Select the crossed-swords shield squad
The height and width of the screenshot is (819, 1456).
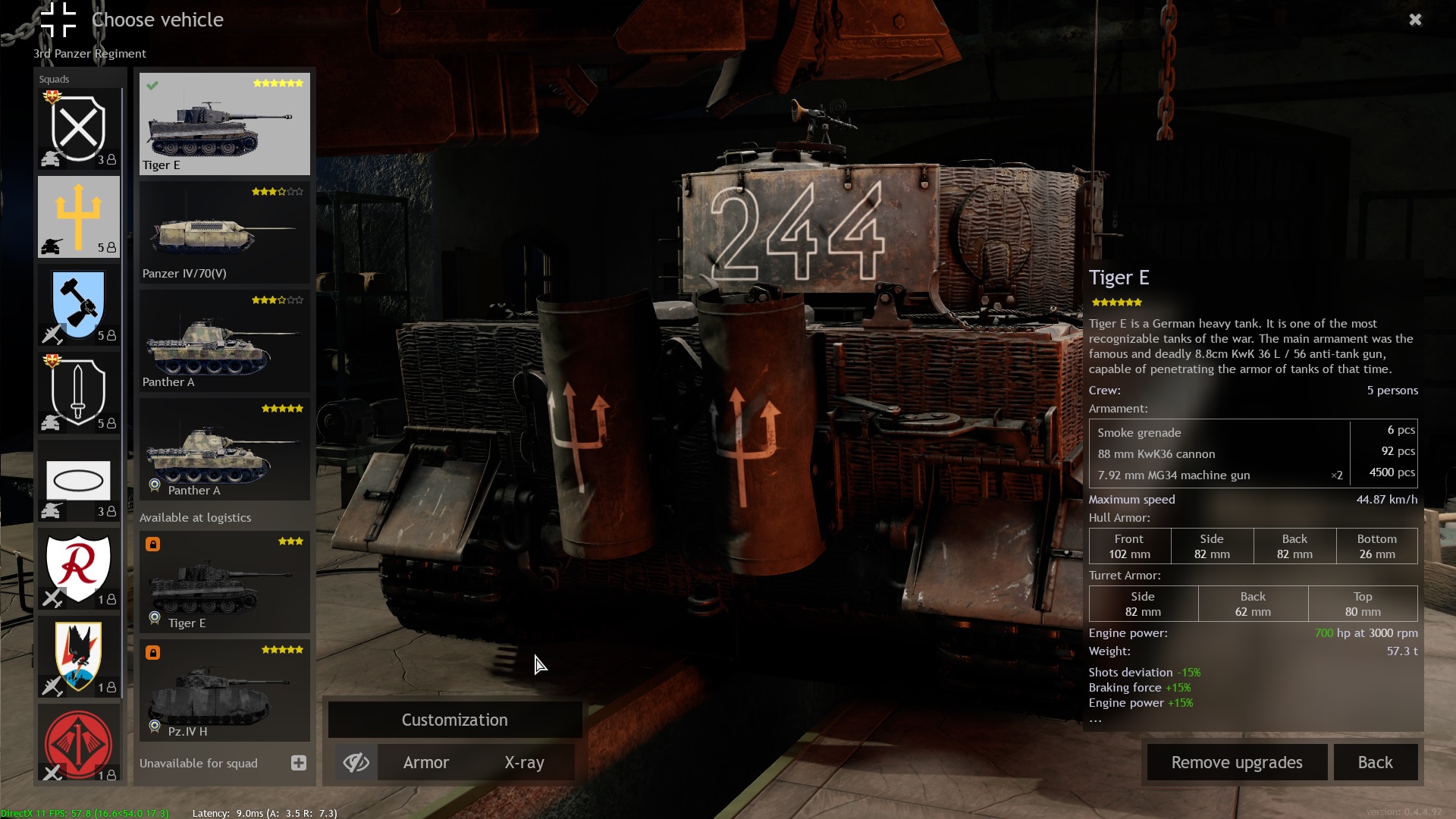(79, 128)
